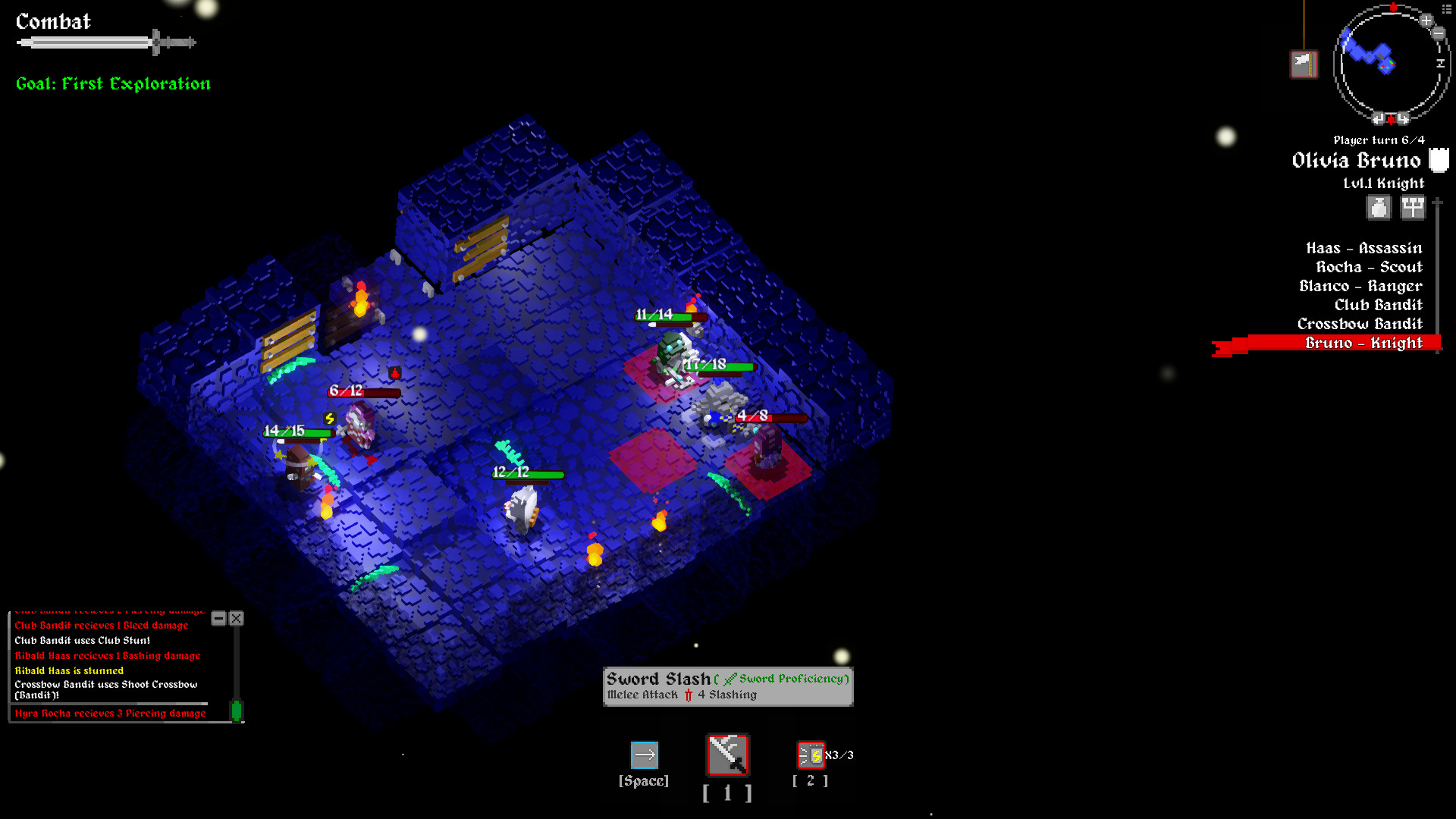Screen dimensions: 1456x819
Task: Rotate the minimap using the right arrow control
Action: tap(1403, 118)
